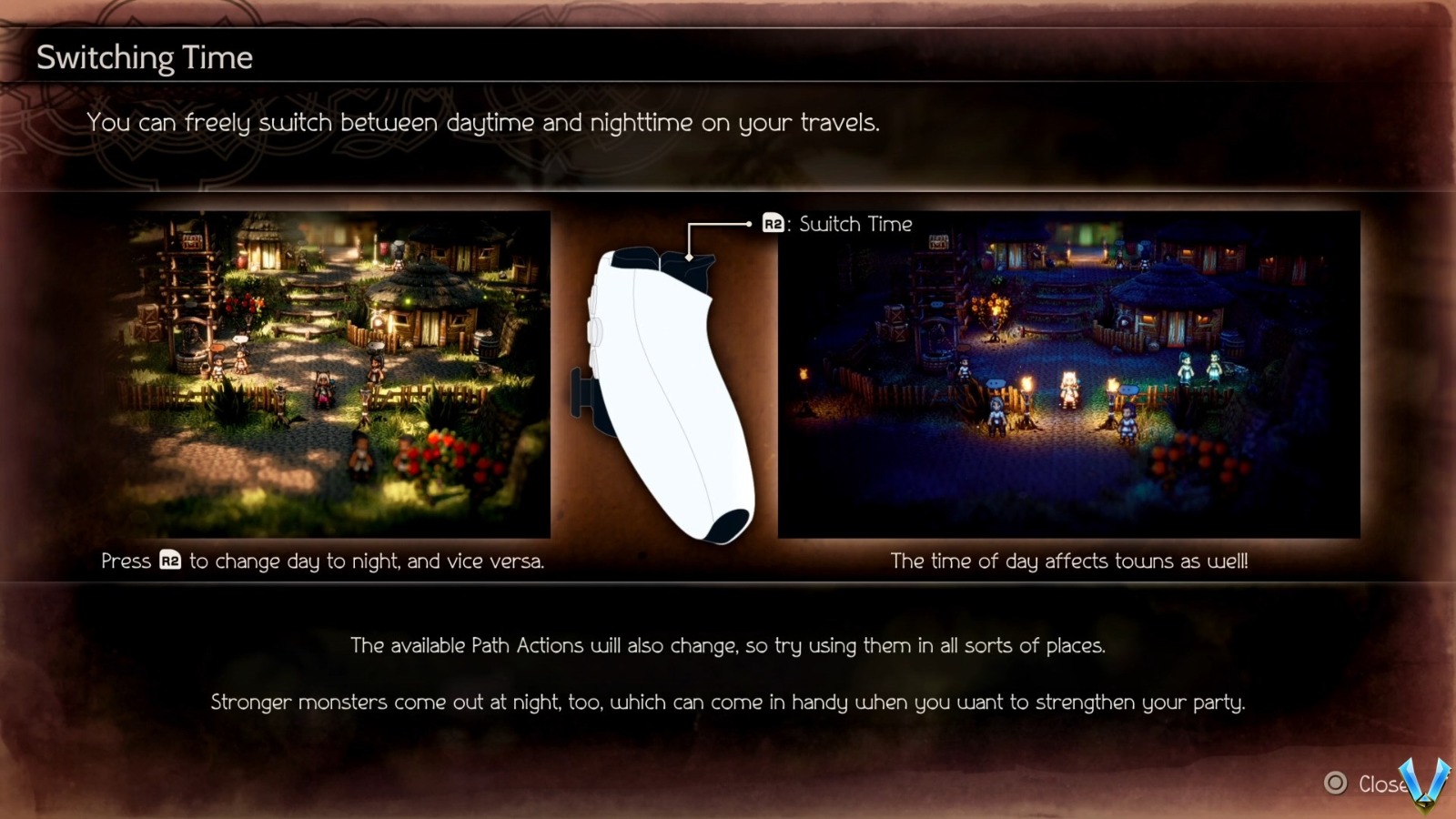Click the R2 trigger on the controller drawing

(690, 268)
